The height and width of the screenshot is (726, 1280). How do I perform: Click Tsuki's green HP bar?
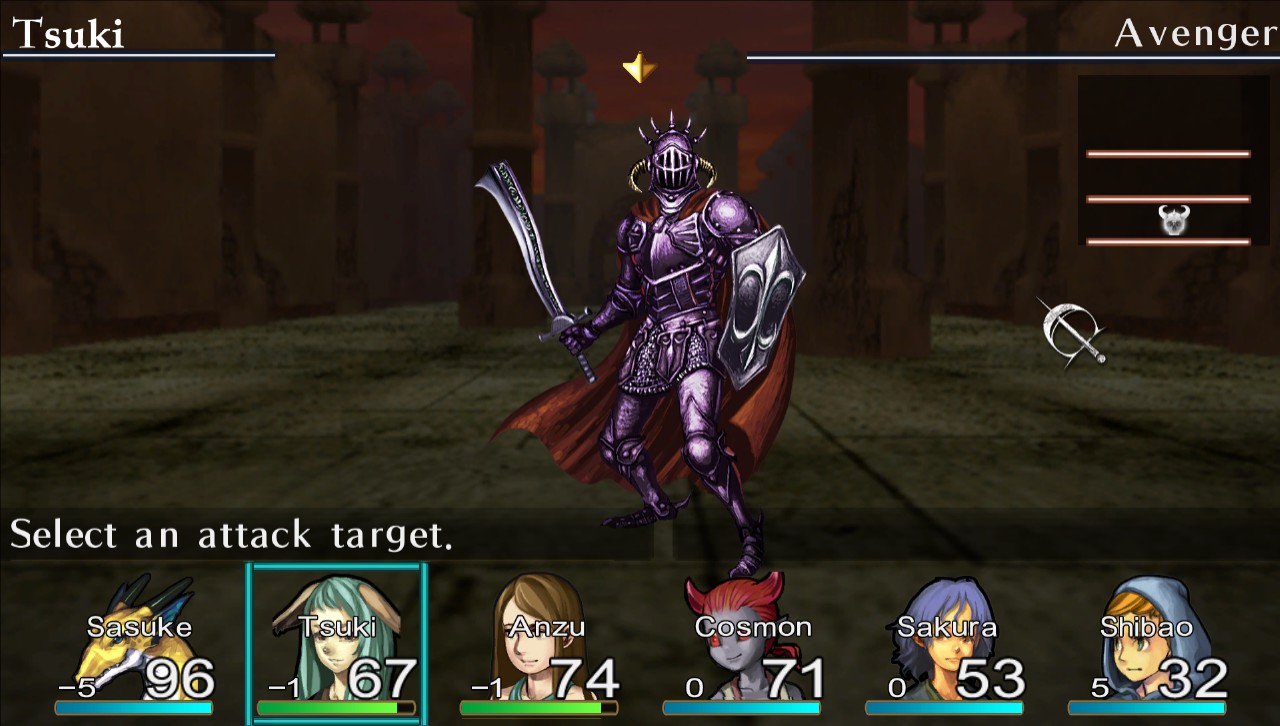point(336,704)
